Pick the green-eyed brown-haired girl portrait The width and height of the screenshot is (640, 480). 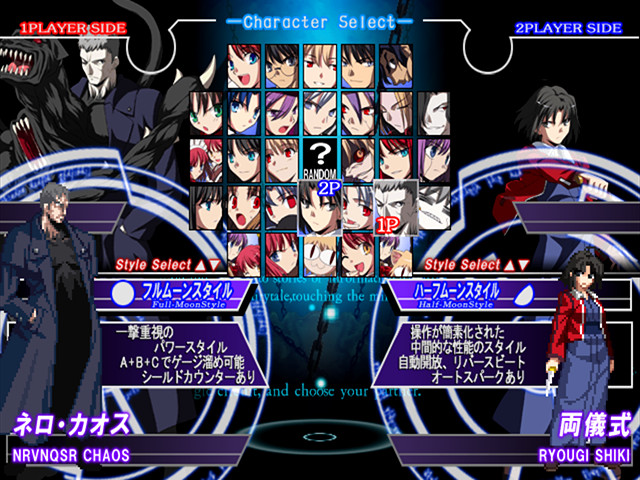click(206, 112)
